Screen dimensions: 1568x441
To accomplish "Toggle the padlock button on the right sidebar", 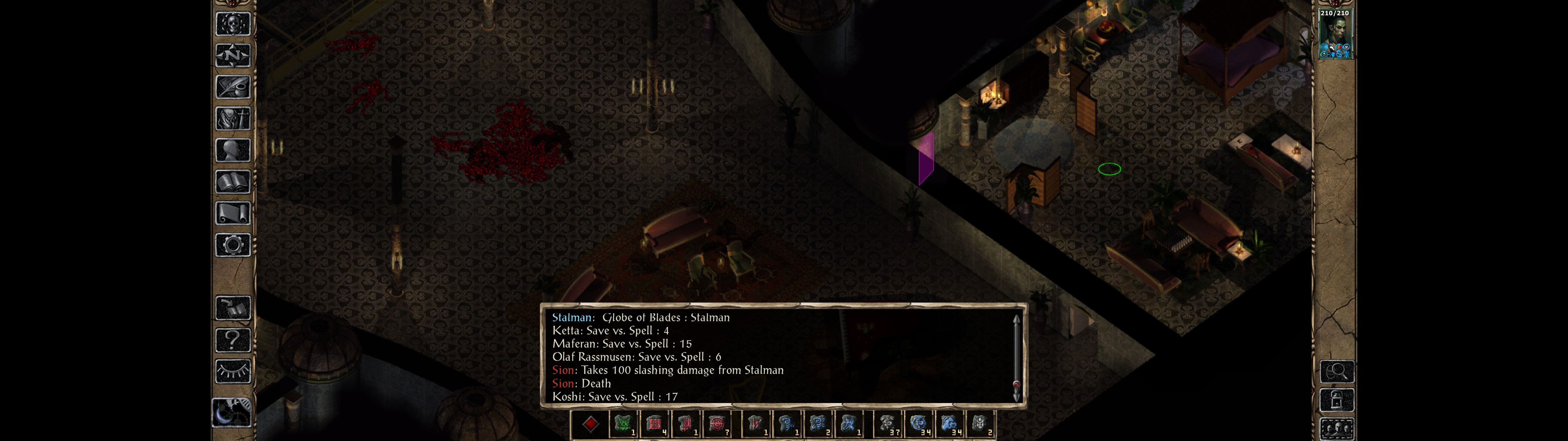I will [x=1337, y=400].
